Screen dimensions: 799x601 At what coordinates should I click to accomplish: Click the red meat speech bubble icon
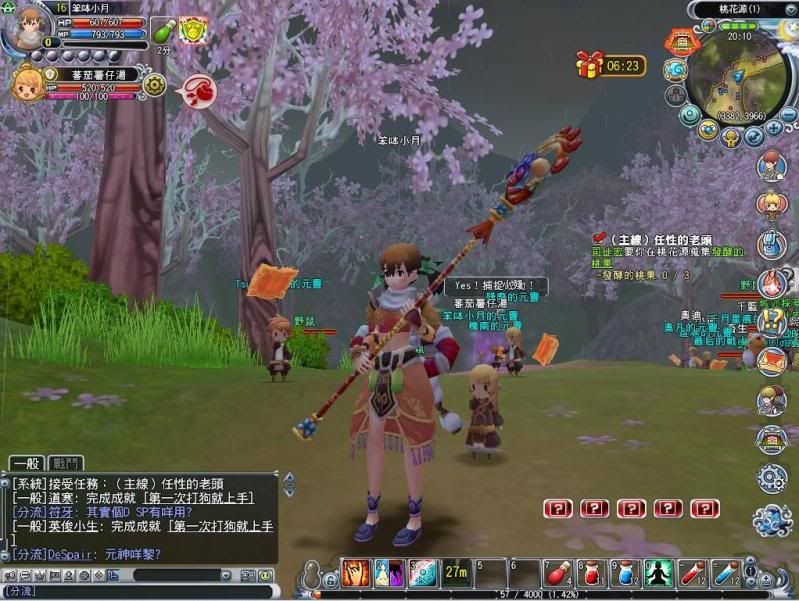click(x=197, y=91)
